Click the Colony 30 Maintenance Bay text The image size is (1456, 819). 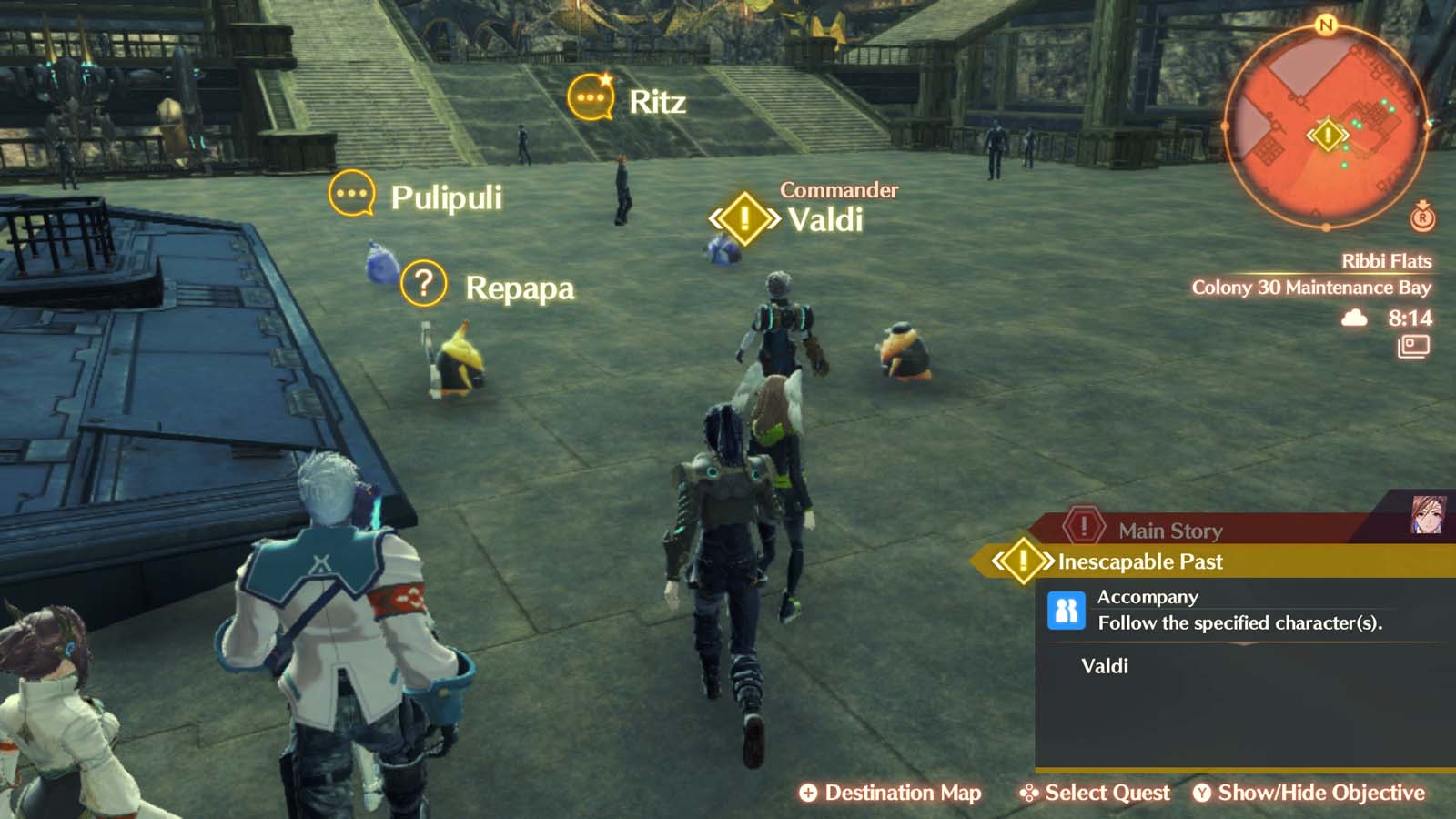pos(1313,288)
